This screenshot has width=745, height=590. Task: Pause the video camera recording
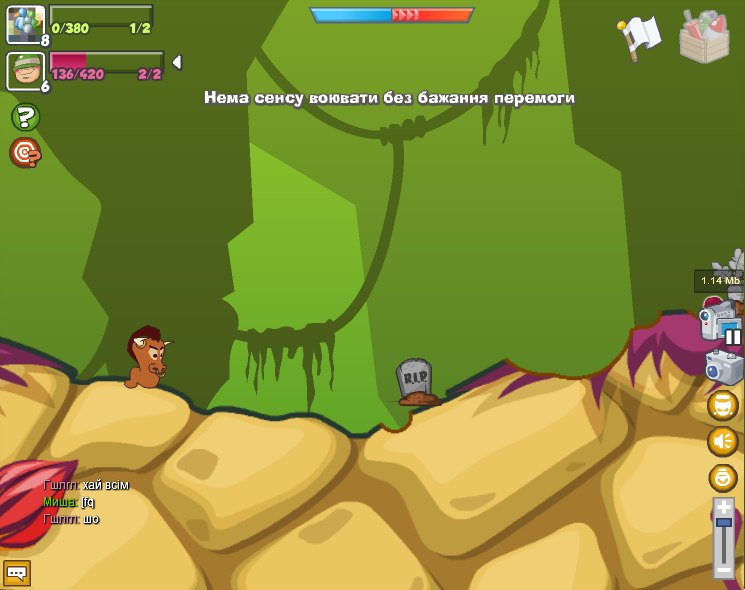pyautogui.click(x=733, y=337)
